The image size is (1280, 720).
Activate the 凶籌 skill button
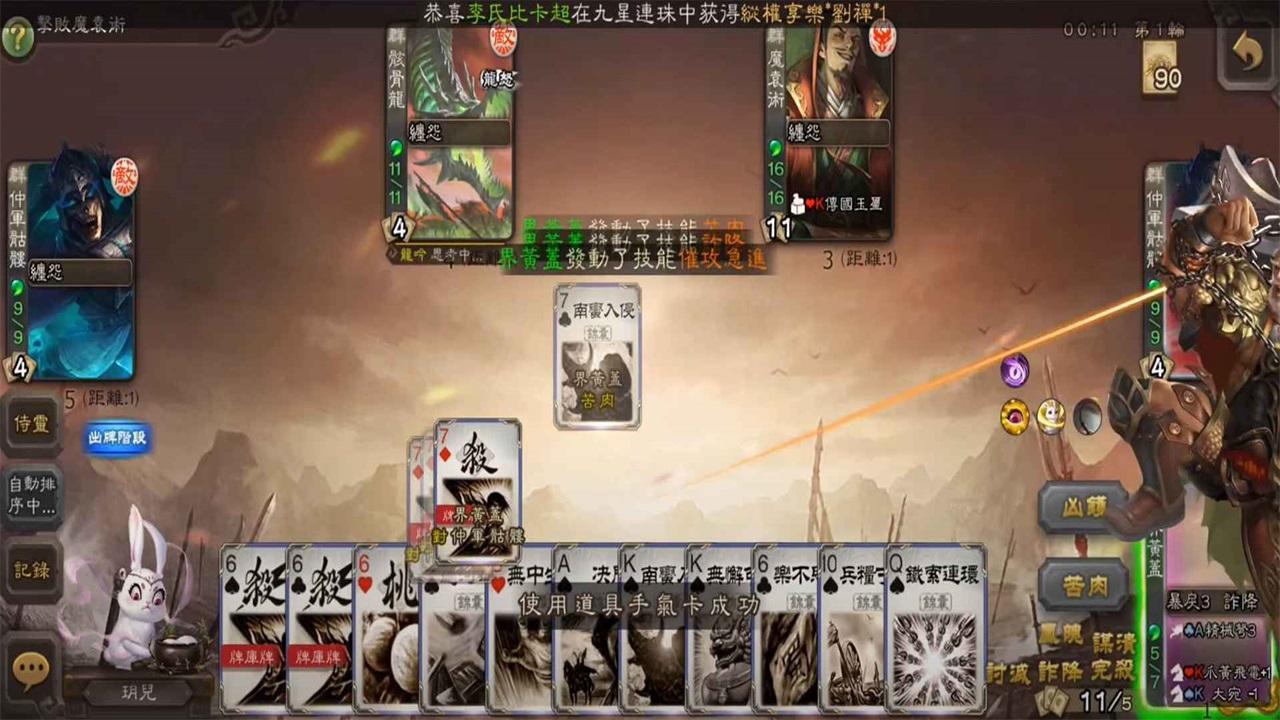(1084, 507)
